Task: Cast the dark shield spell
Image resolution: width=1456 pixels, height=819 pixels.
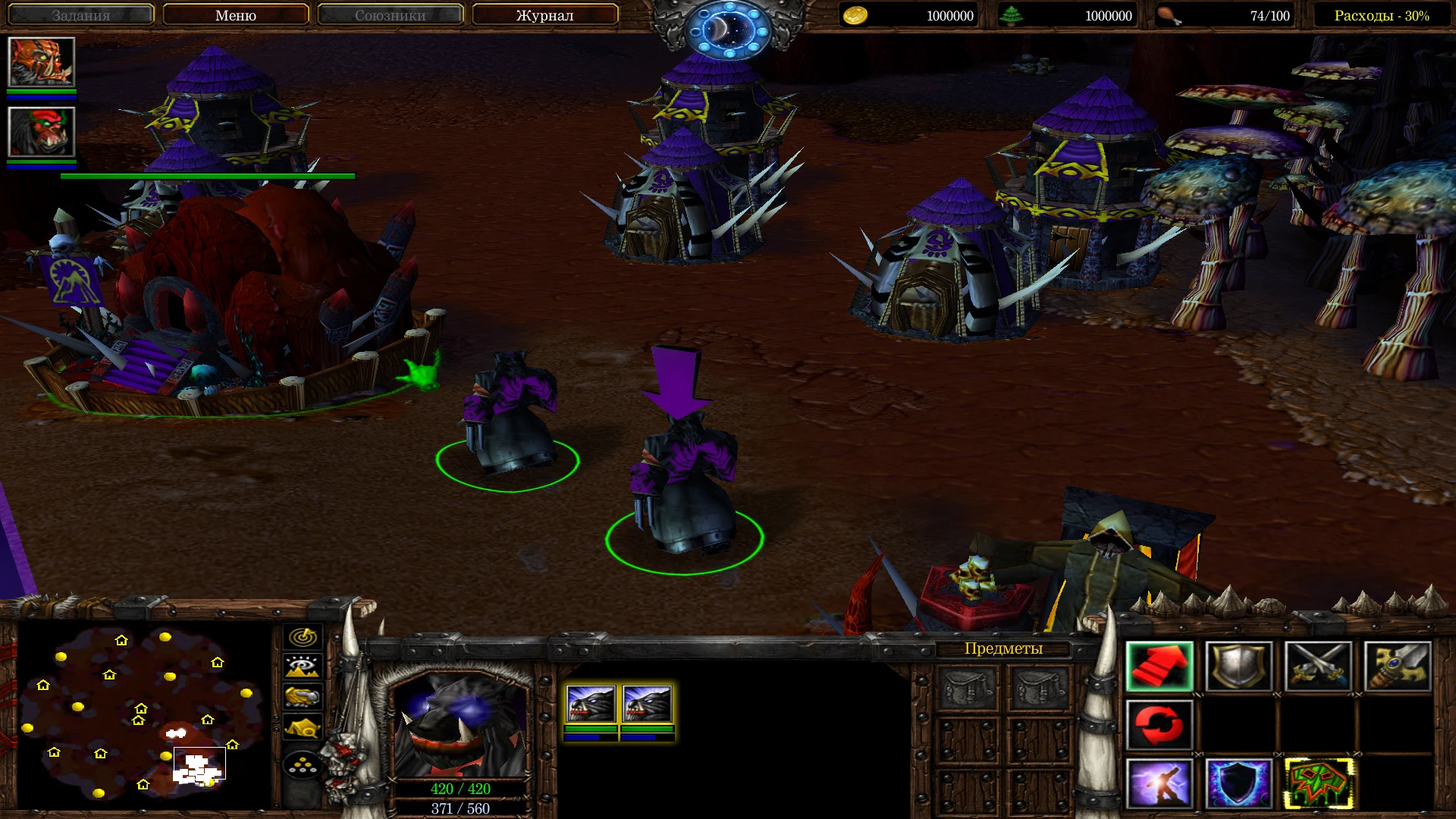Action: click(1239, 785)
